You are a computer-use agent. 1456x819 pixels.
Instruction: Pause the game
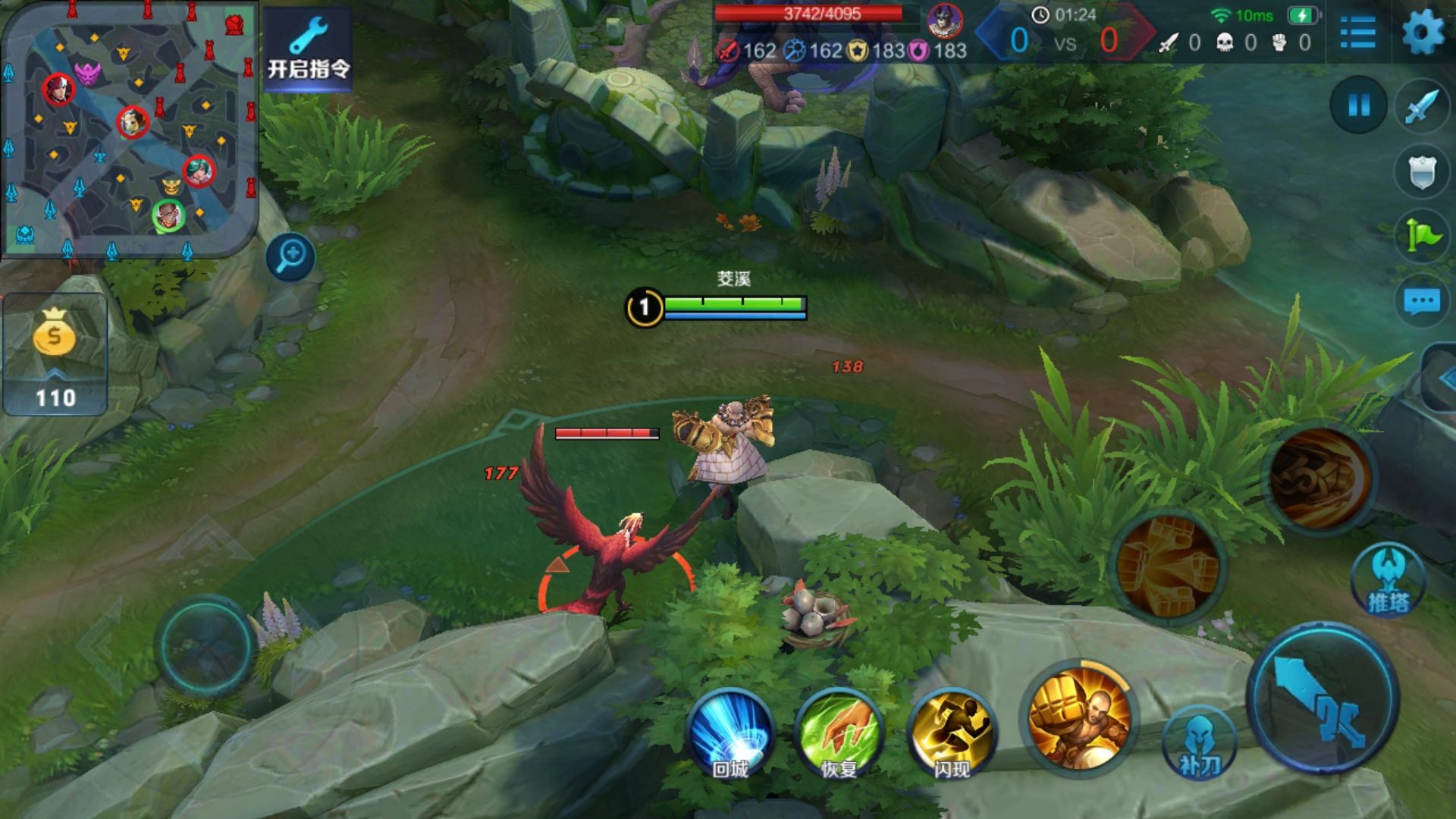(1358, 105)
